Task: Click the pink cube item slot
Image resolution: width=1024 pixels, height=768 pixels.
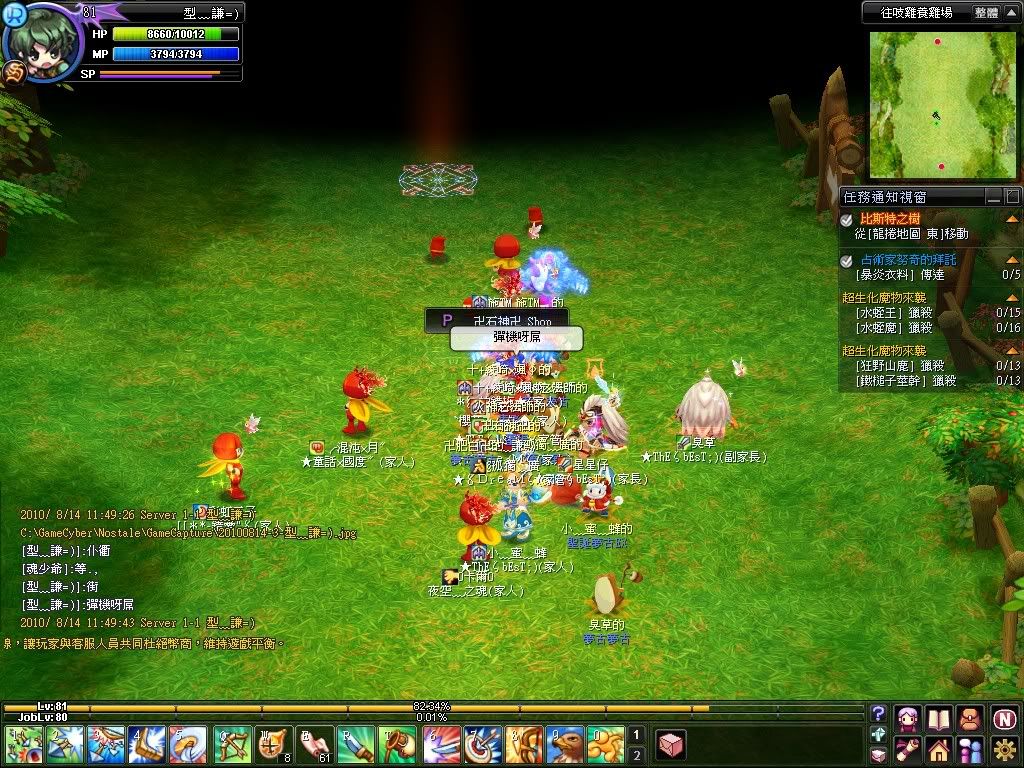Action: (670, 745)
